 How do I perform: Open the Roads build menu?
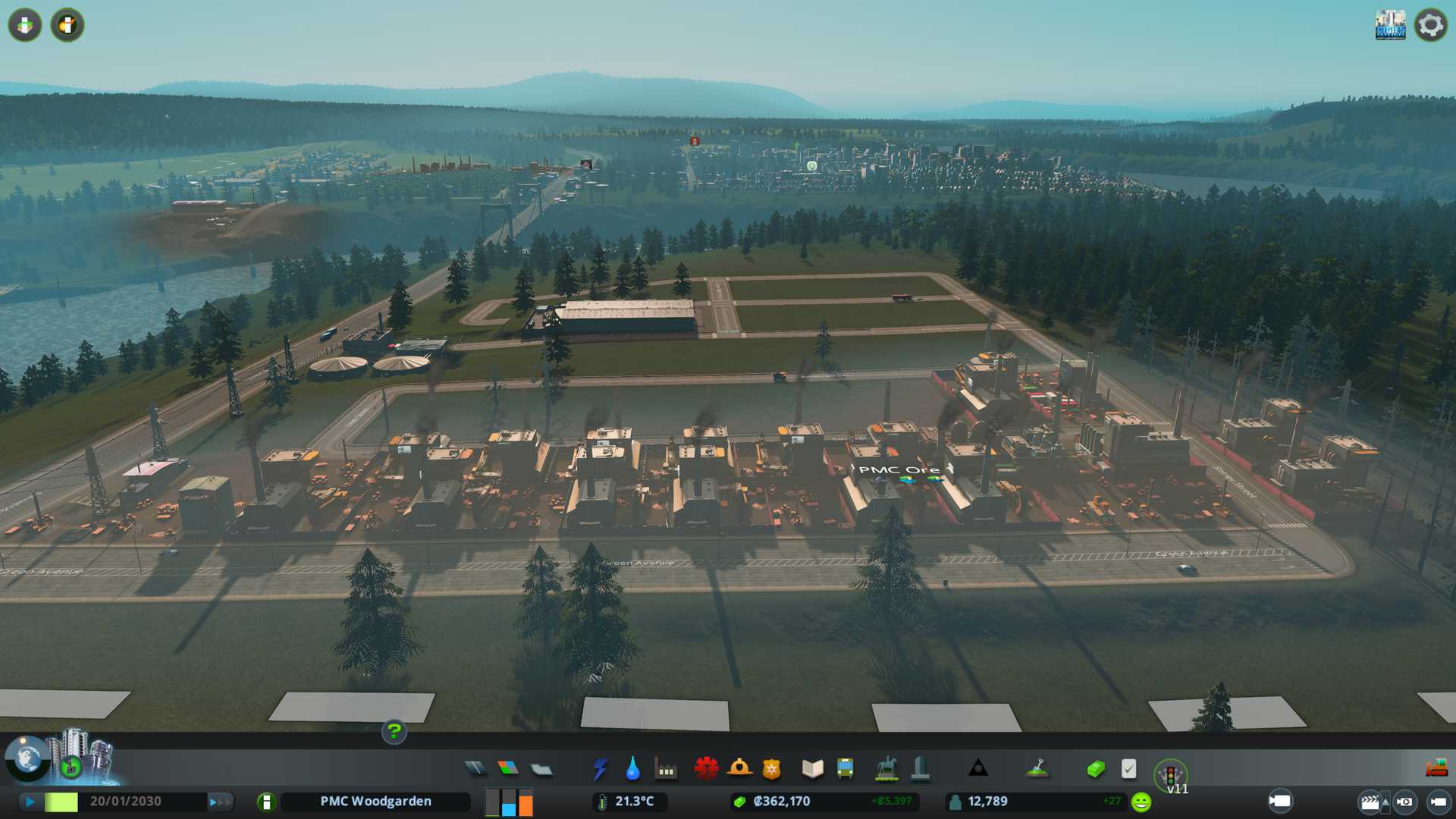475,769
